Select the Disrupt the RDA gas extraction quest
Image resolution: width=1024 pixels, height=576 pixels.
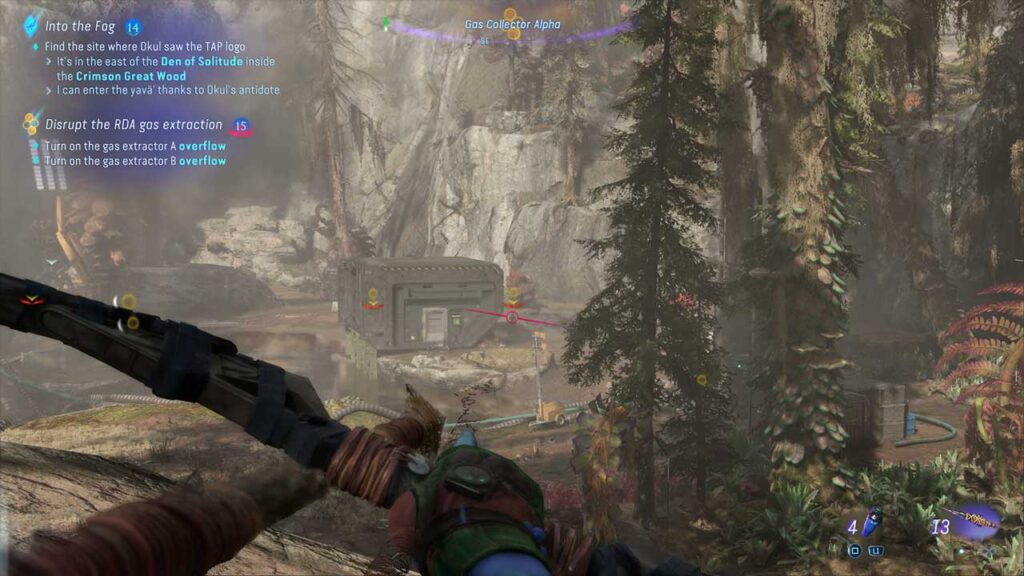(x=133, y=125)
